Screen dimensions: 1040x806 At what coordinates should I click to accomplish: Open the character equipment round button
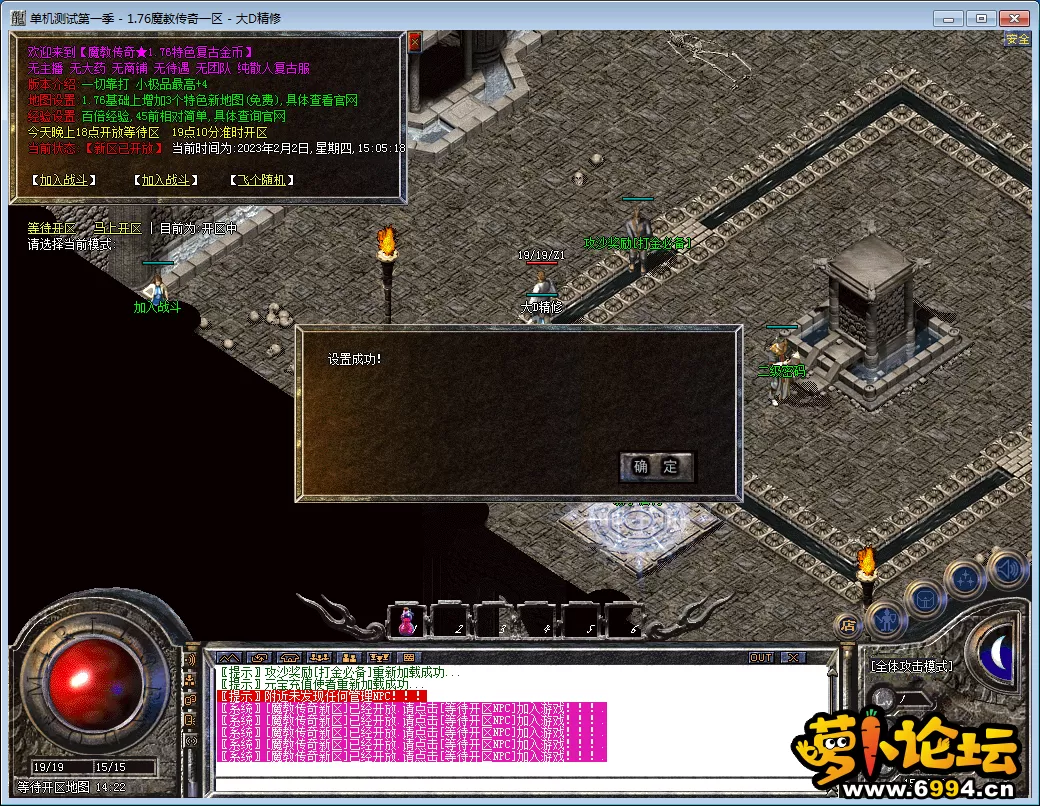click(x=886, y=619)
